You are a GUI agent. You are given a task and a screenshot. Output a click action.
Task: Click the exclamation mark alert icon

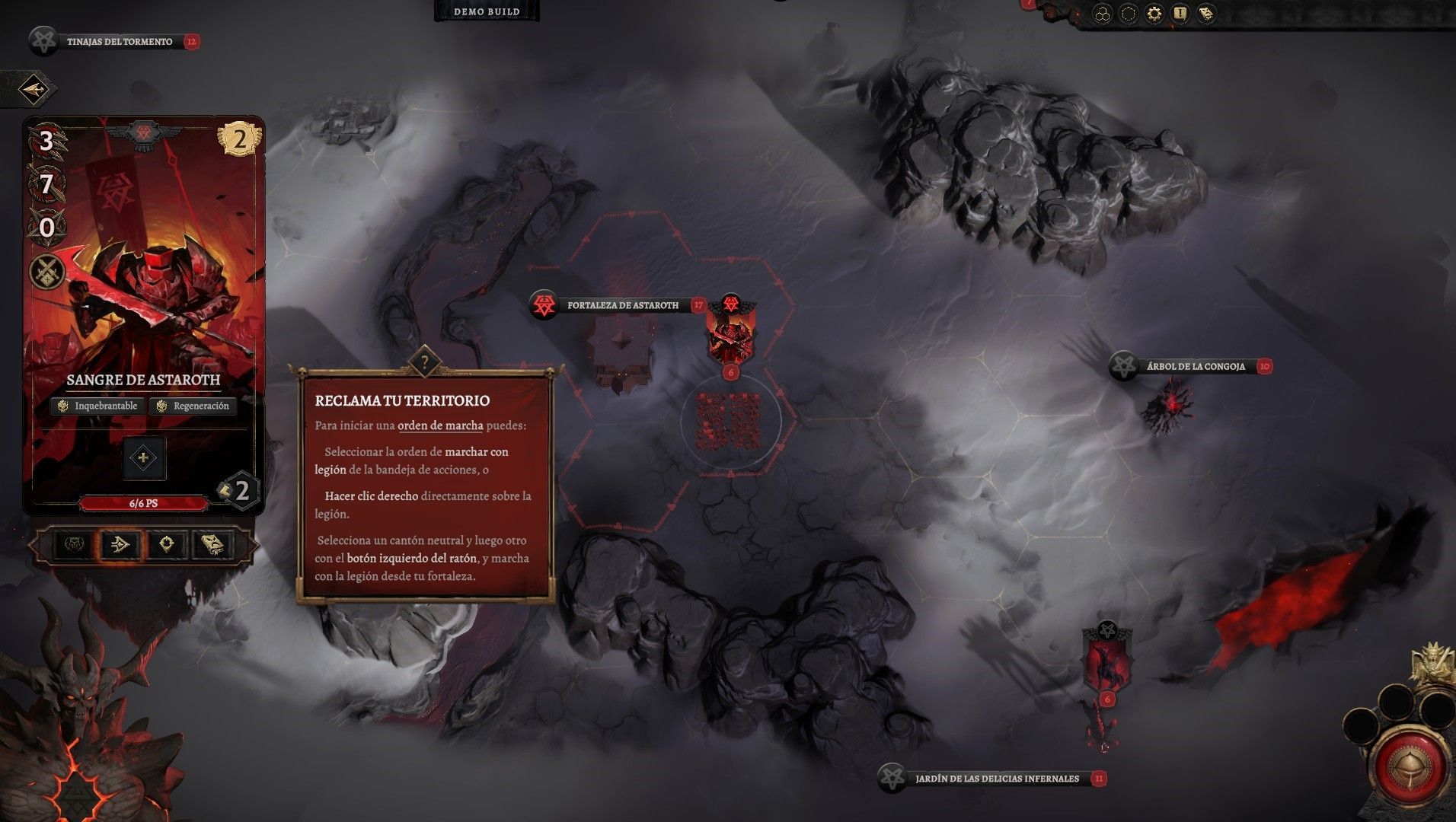point(1180,14)
